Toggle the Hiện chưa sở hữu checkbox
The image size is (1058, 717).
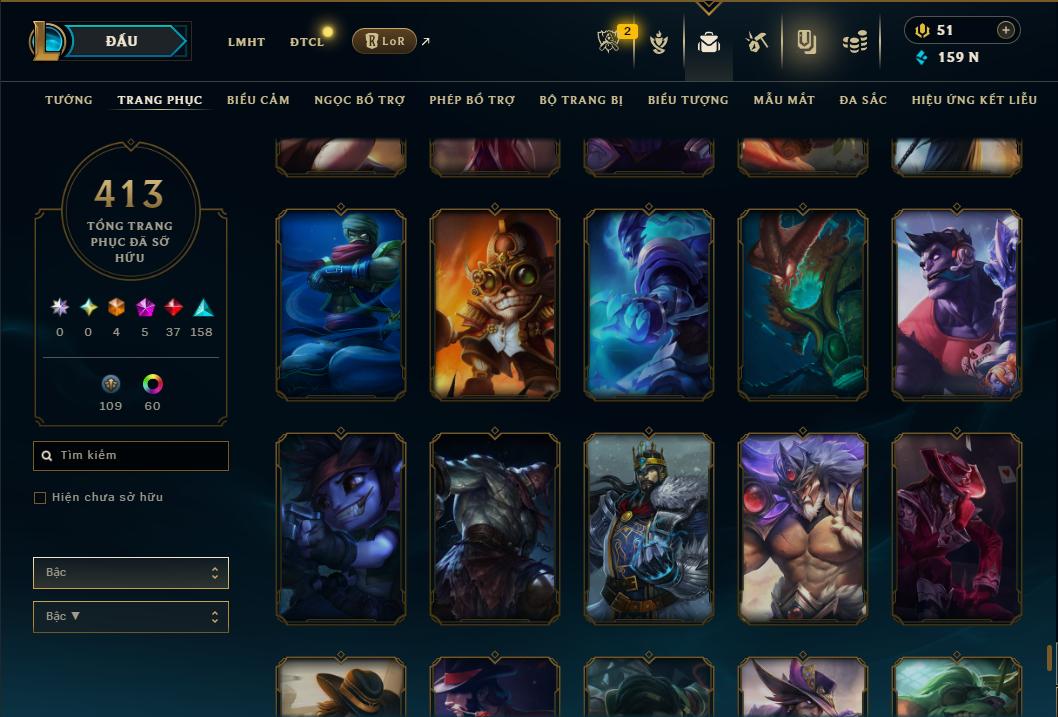coord(40,498)
